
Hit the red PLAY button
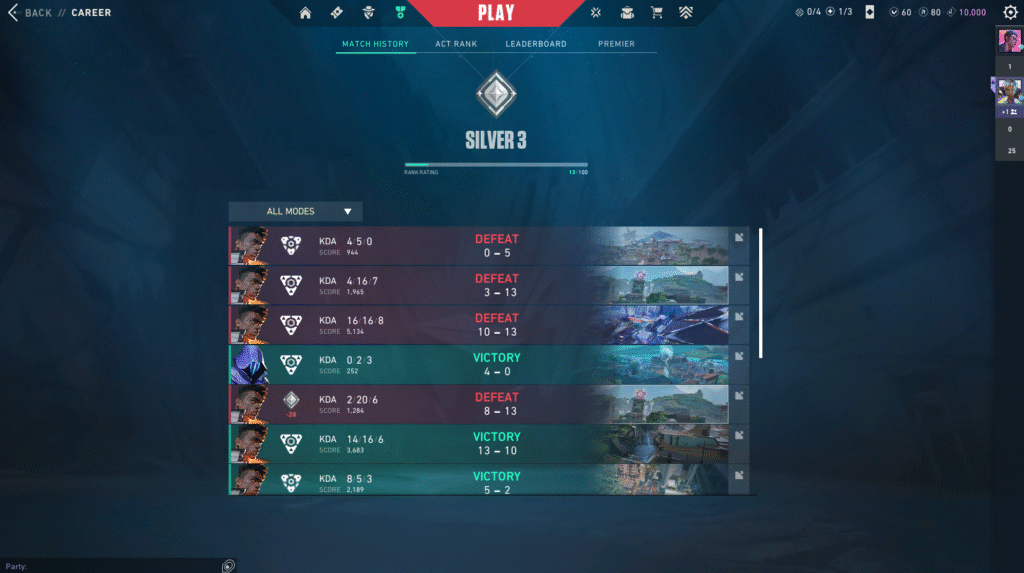(x=496, y=13)
